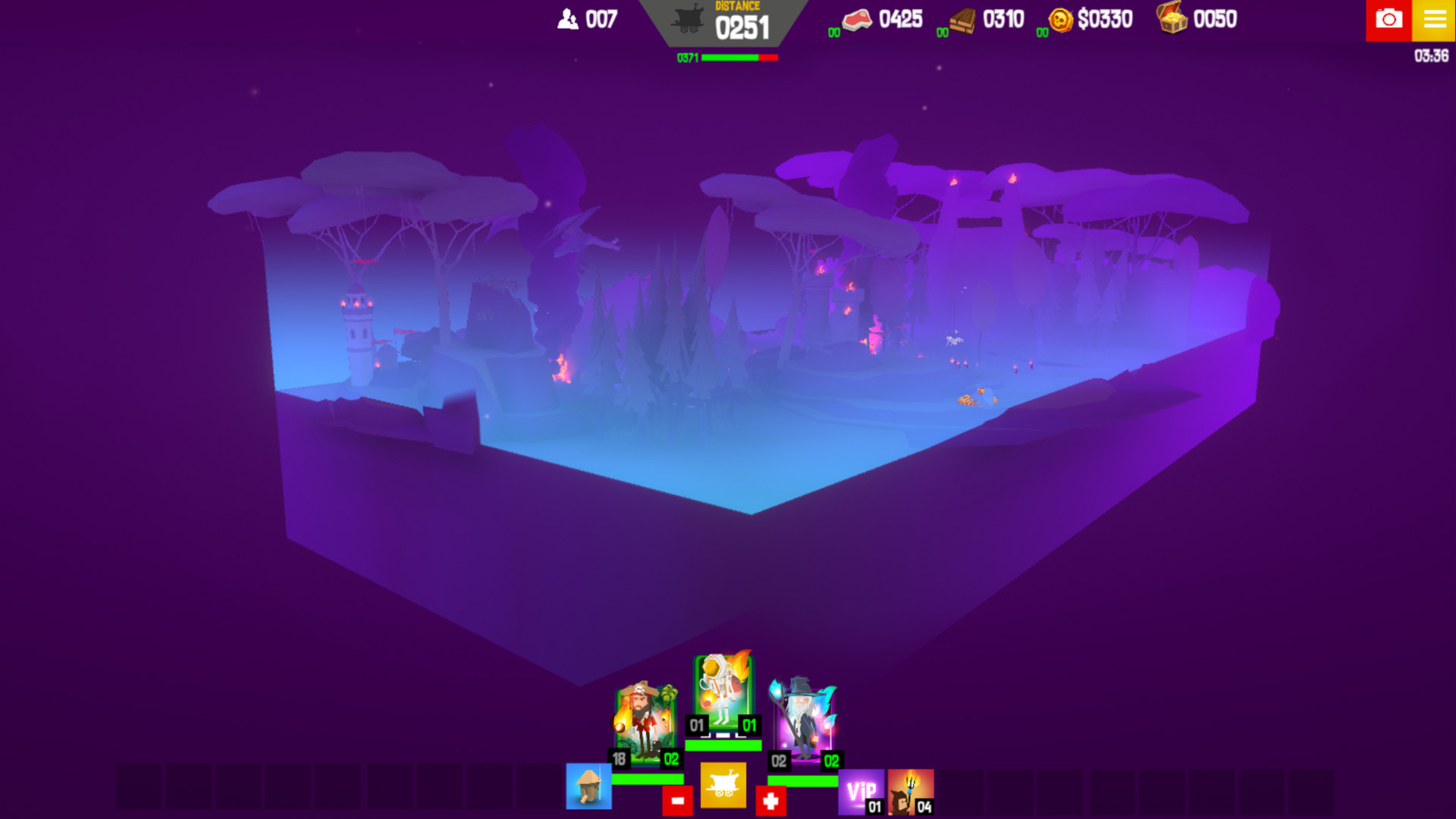
Task: Click the yellow wagon cart icon
Action: pyautogui.click(x=722, y=786)
